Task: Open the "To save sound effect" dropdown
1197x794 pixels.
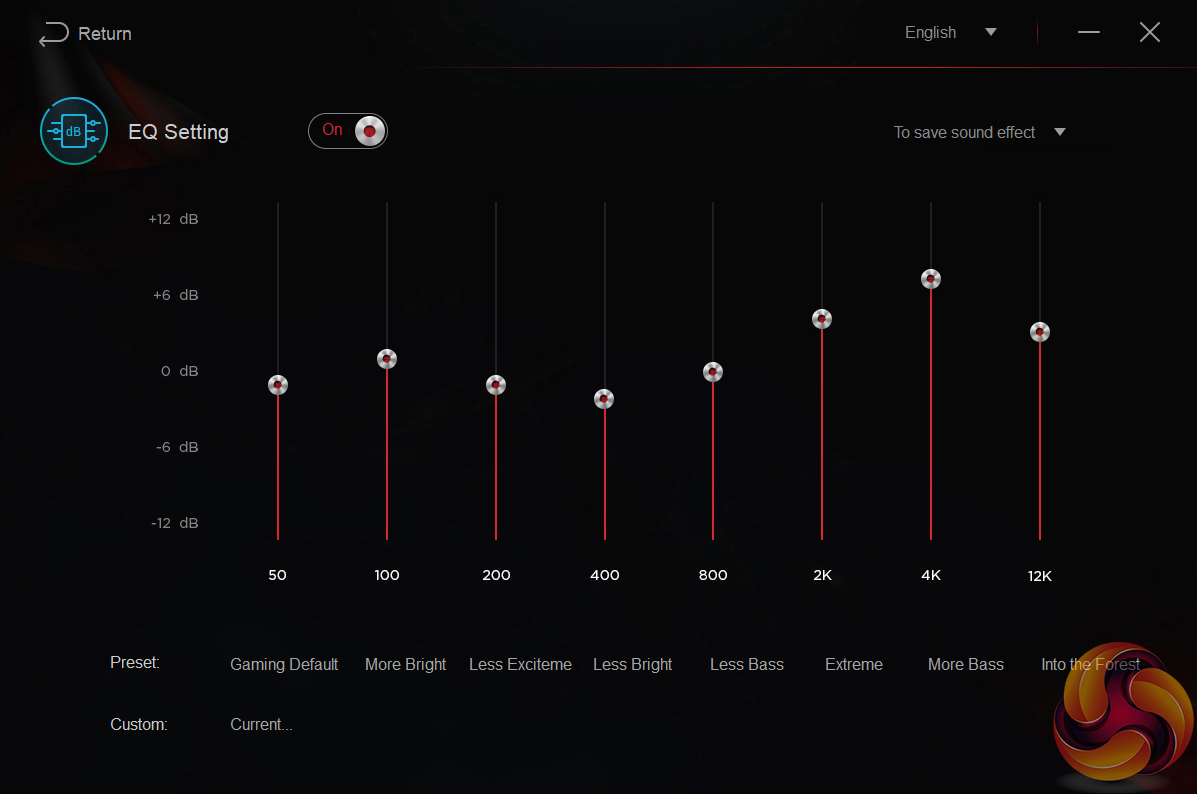Action: pos(979,132)
